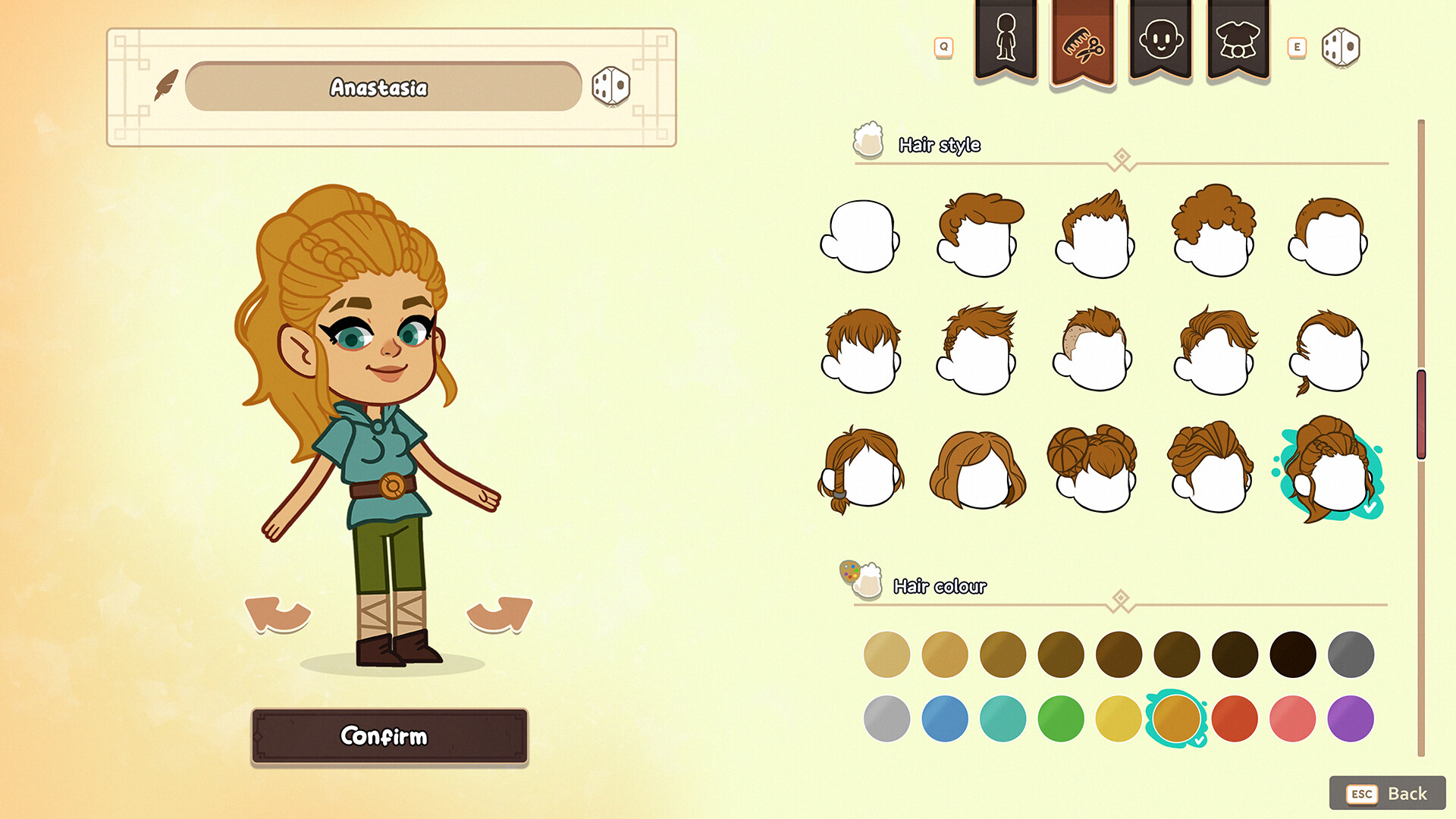
Task: Open the Clothing shirt tab
Action: click(1238, 39)
